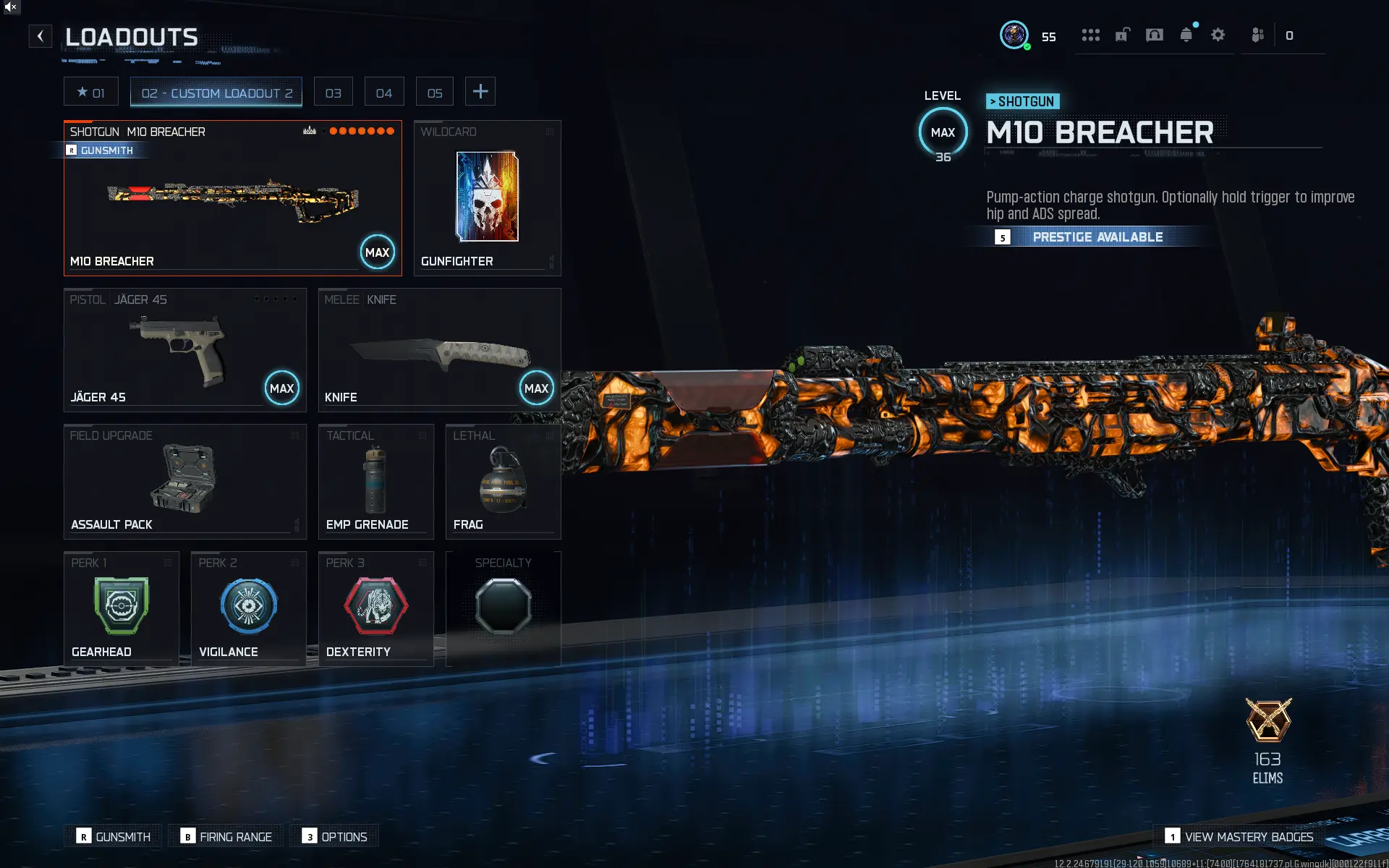This screenshot has width=1389, height=868.
Task: Select the favorite star on Loadout 01
Action: [90, 91]
